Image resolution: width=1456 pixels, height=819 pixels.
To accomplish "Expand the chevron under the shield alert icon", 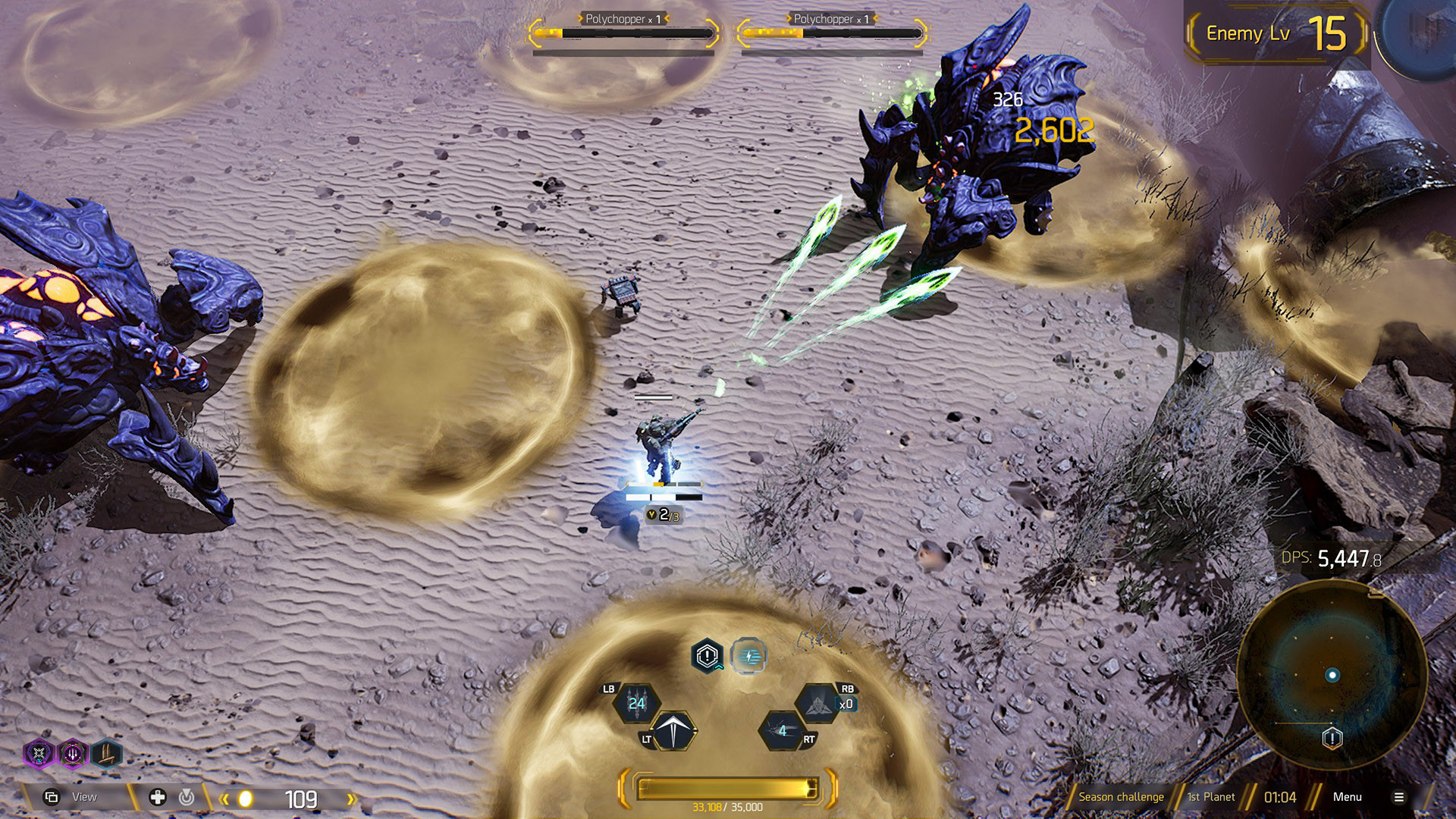I will click(719, 667).
